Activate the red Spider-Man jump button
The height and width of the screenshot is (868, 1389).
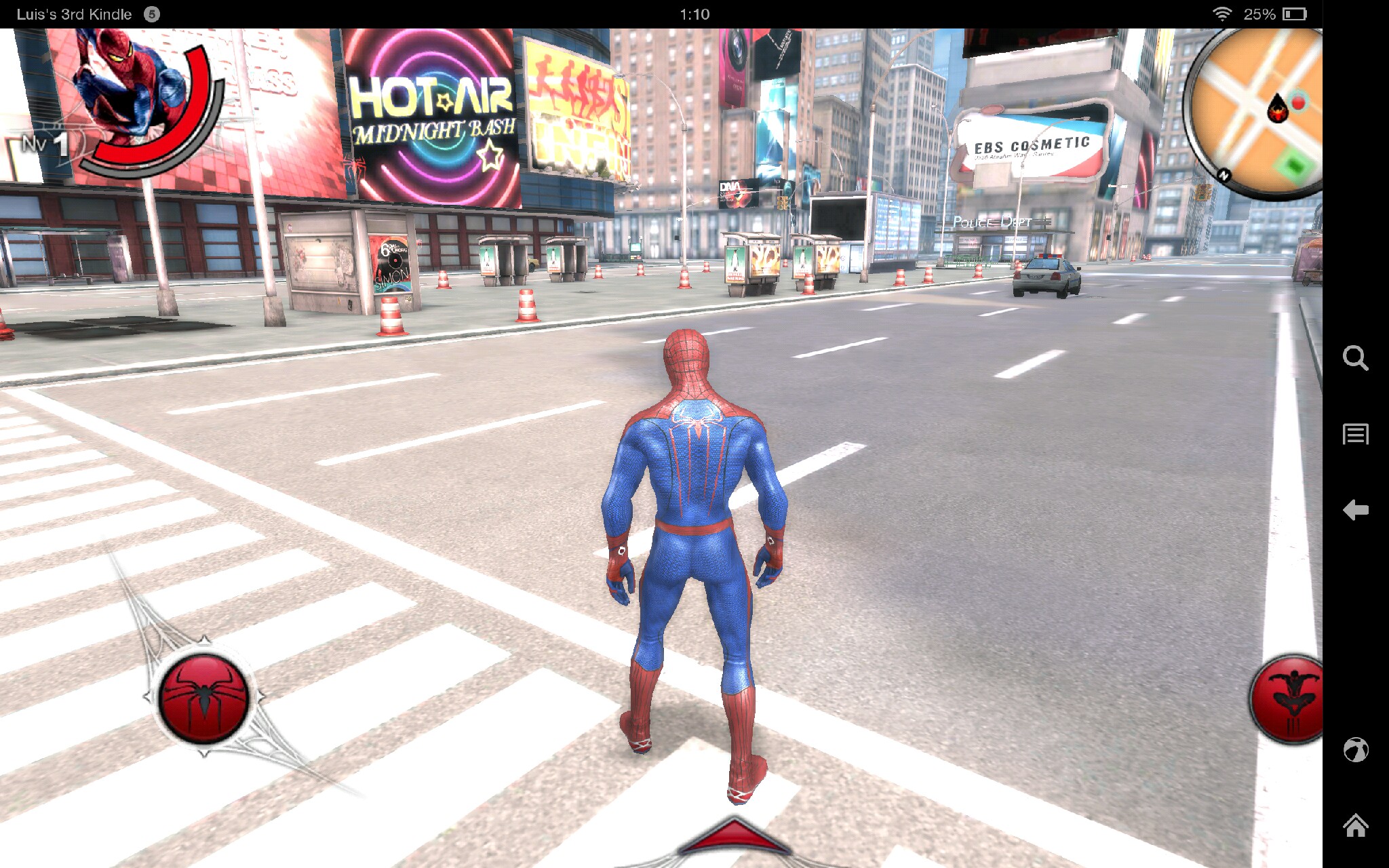pyautogui.click(x=1287, y=700)
